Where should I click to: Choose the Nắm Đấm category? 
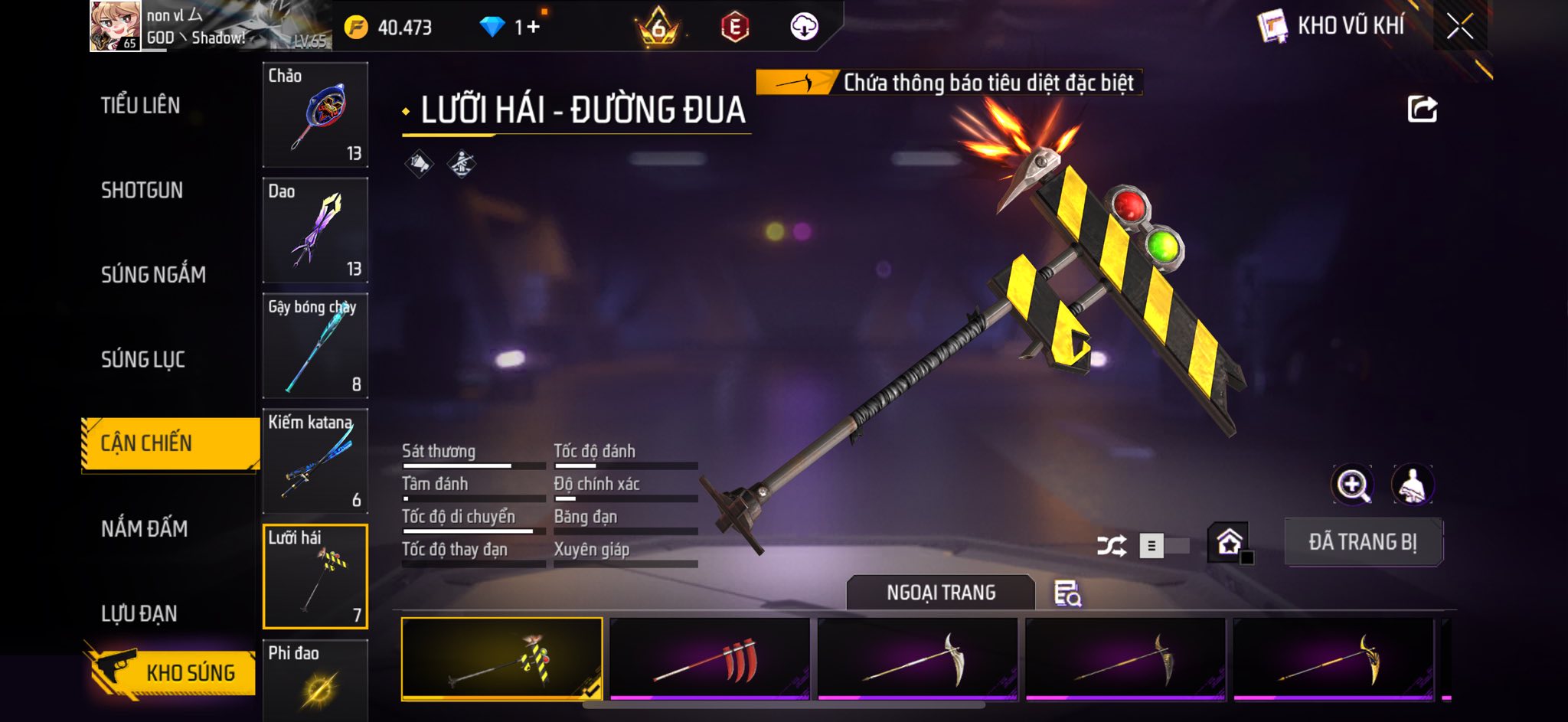pos(145,528)
